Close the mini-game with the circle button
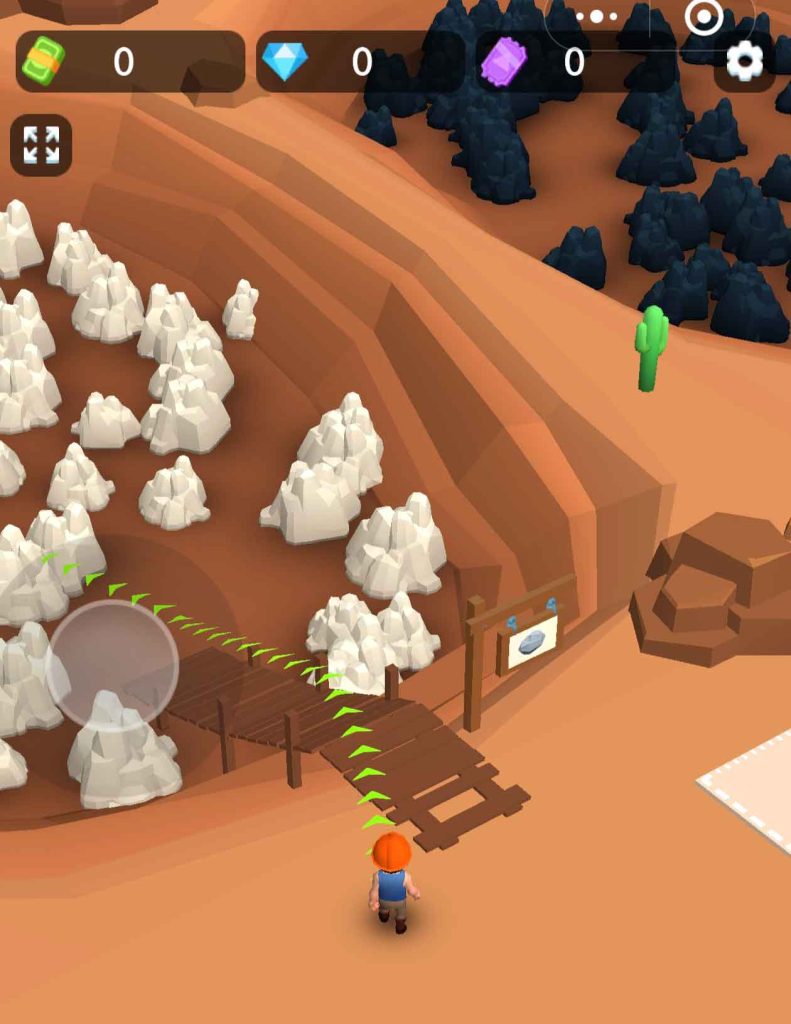 704,16
